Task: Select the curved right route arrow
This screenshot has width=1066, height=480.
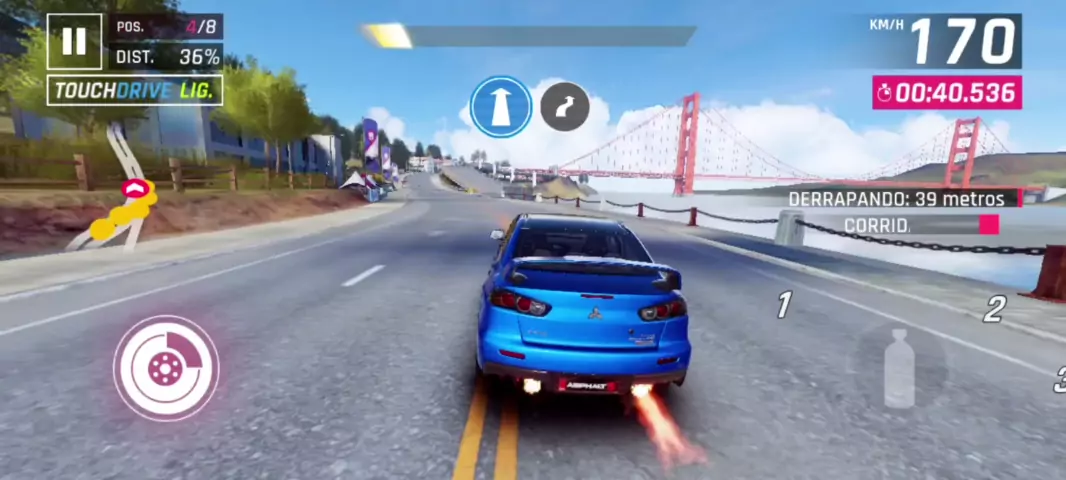Action: click(565, 107)
